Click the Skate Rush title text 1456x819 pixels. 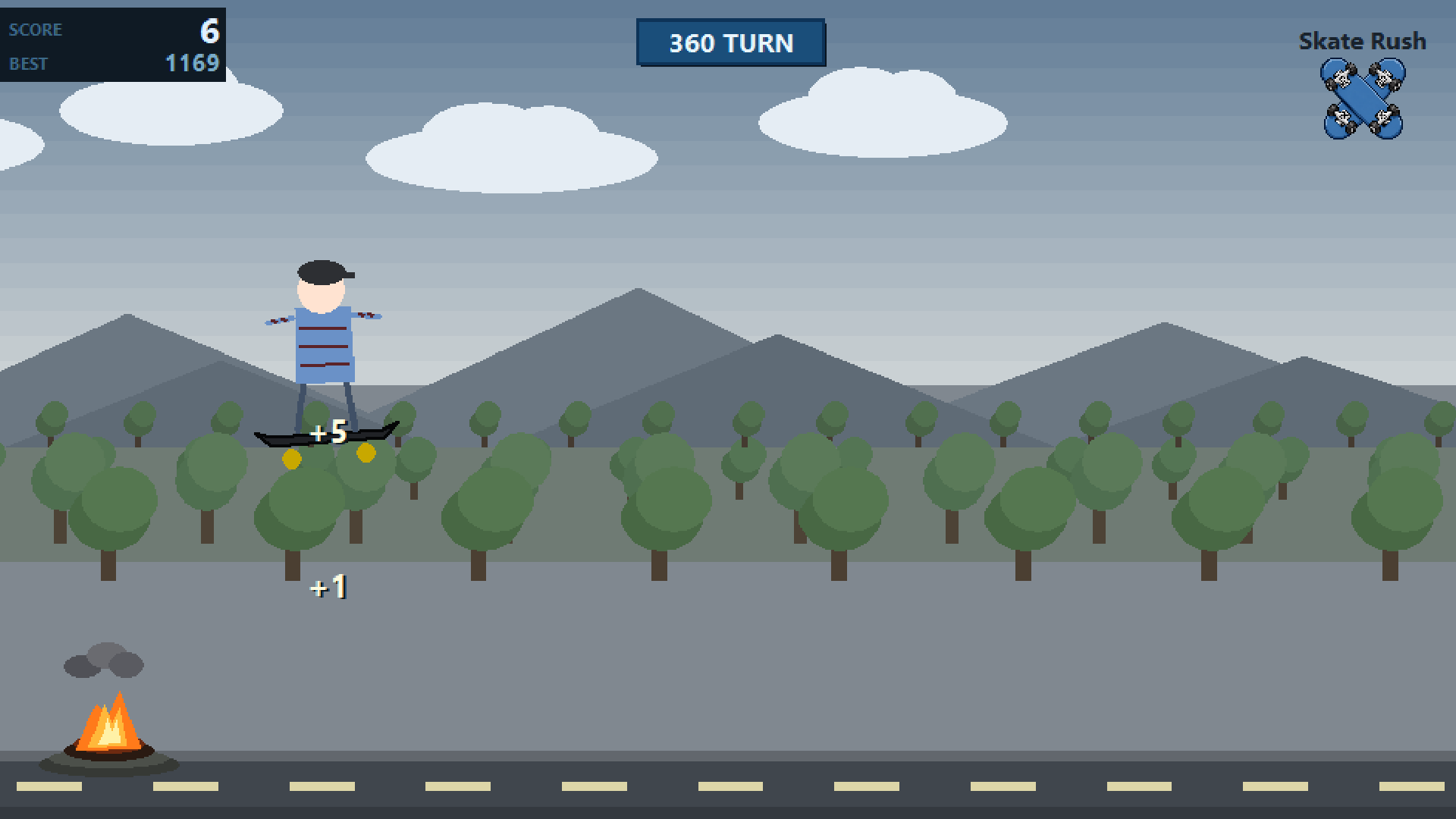point(1361,42)
